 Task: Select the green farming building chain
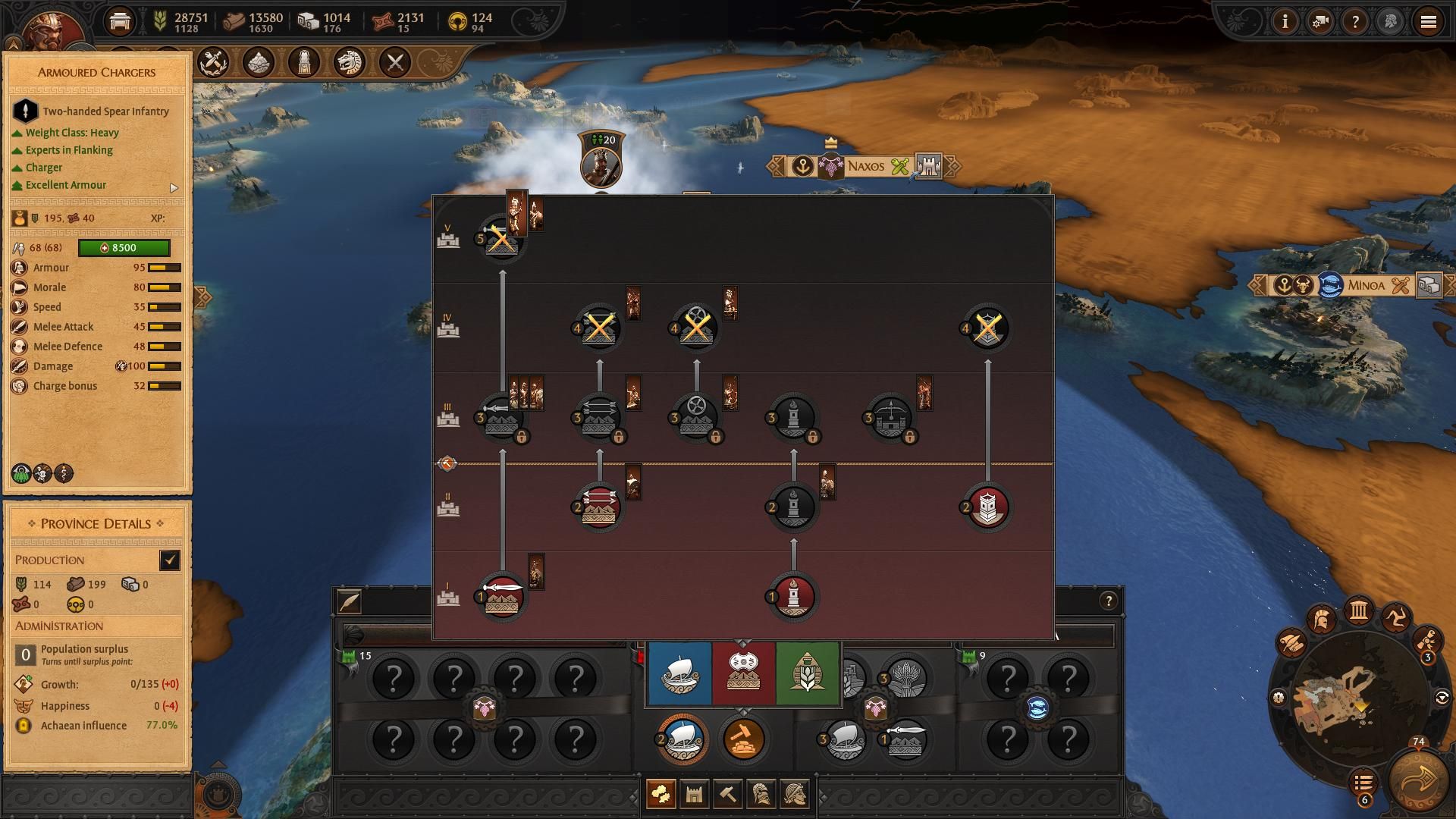[808, 673]
